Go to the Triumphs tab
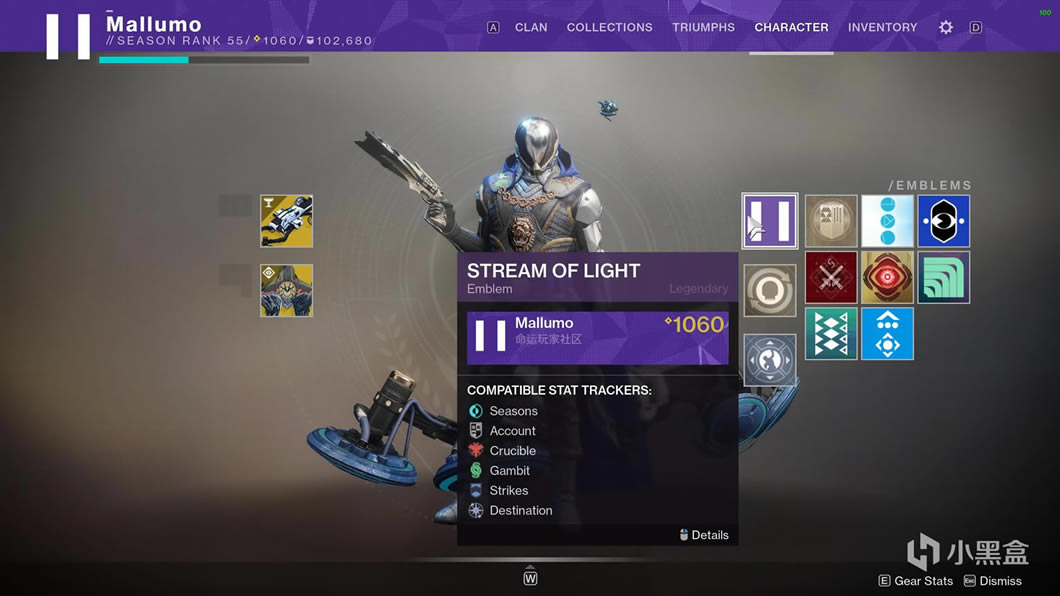1060x596 pixels. click(703, 27)
